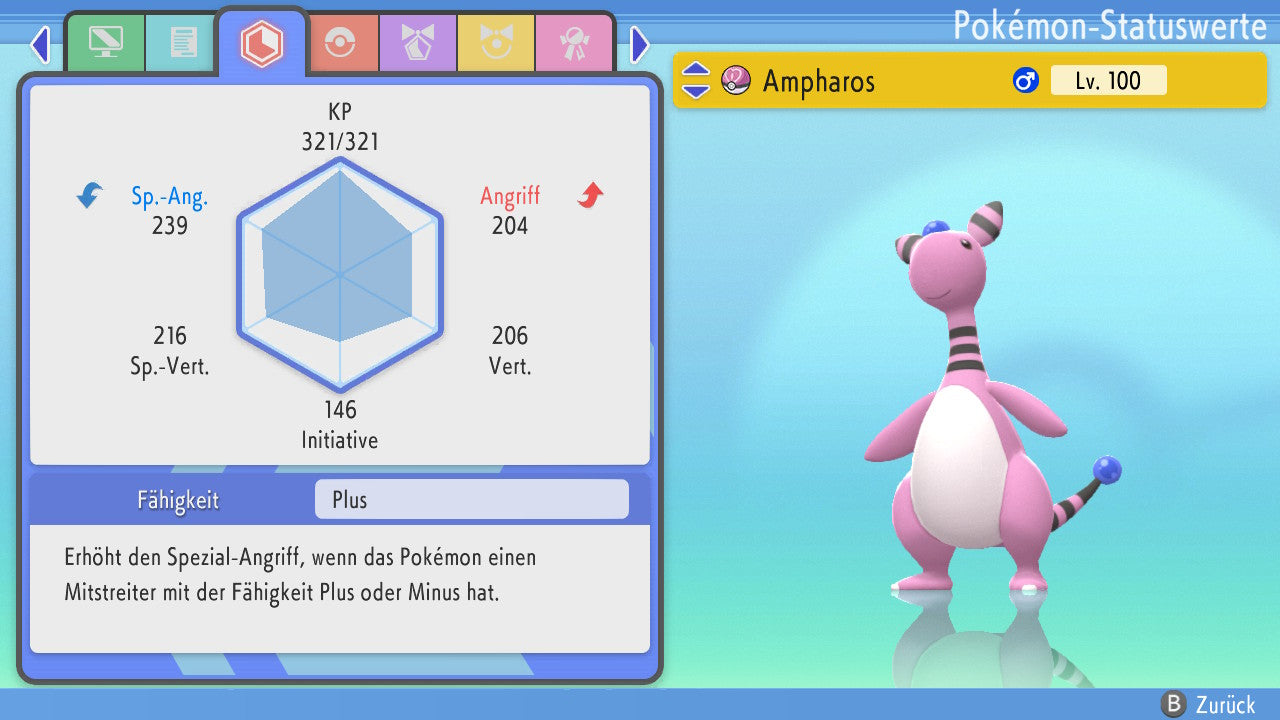
Task: Click the left arrow beside the tabs
Action: pyautogui.click(x=40, y=44)
